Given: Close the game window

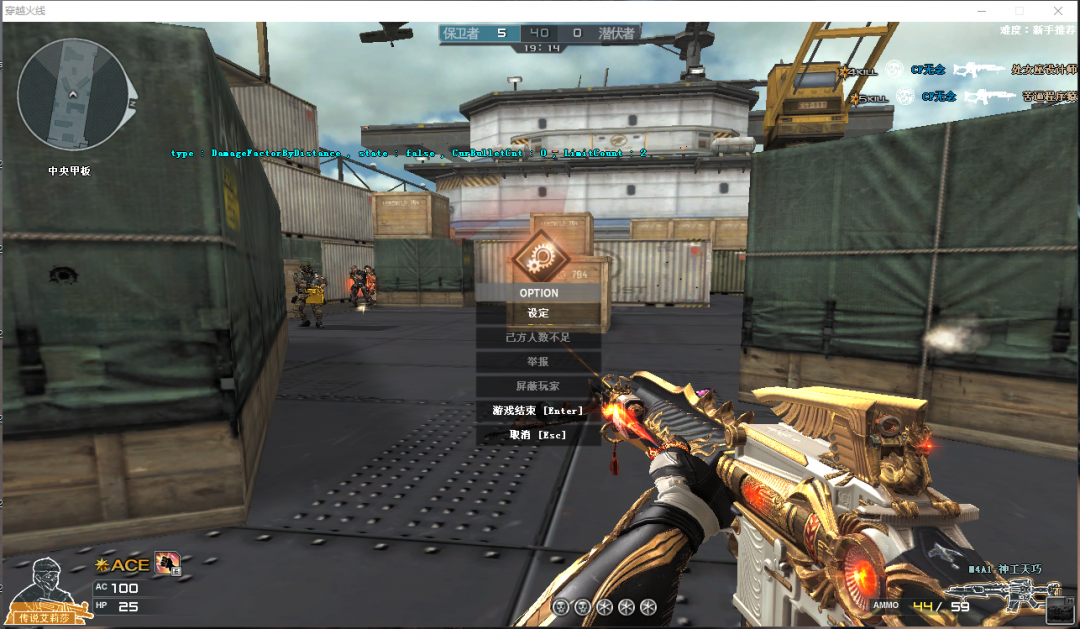Looking at the screenshot, I should [1059, 10].
